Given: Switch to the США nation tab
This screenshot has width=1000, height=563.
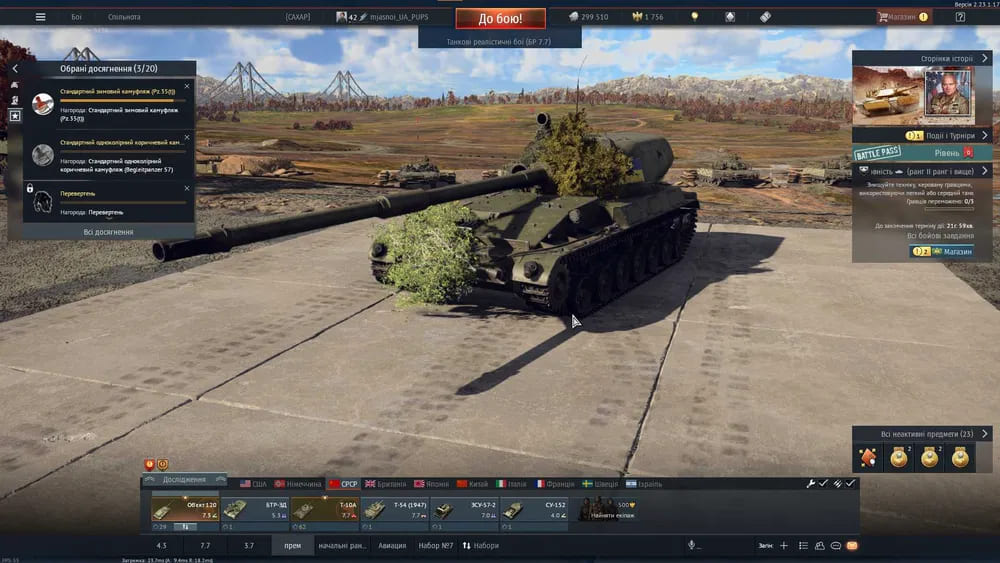Looking at the screenshot, I should (253, 484).
